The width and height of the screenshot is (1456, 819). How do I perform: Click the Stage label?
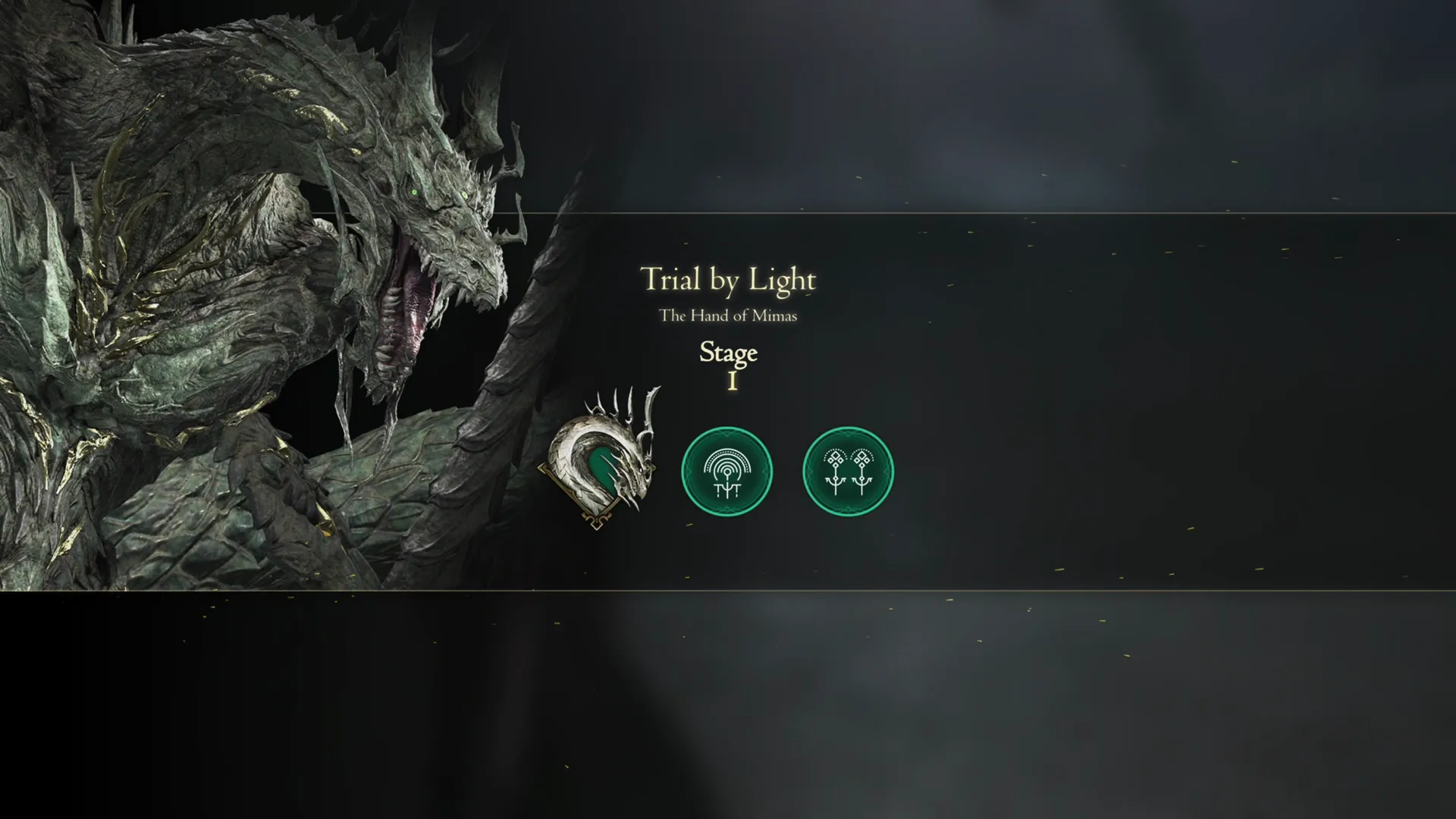pyautogui.click(x=728, y=353)
